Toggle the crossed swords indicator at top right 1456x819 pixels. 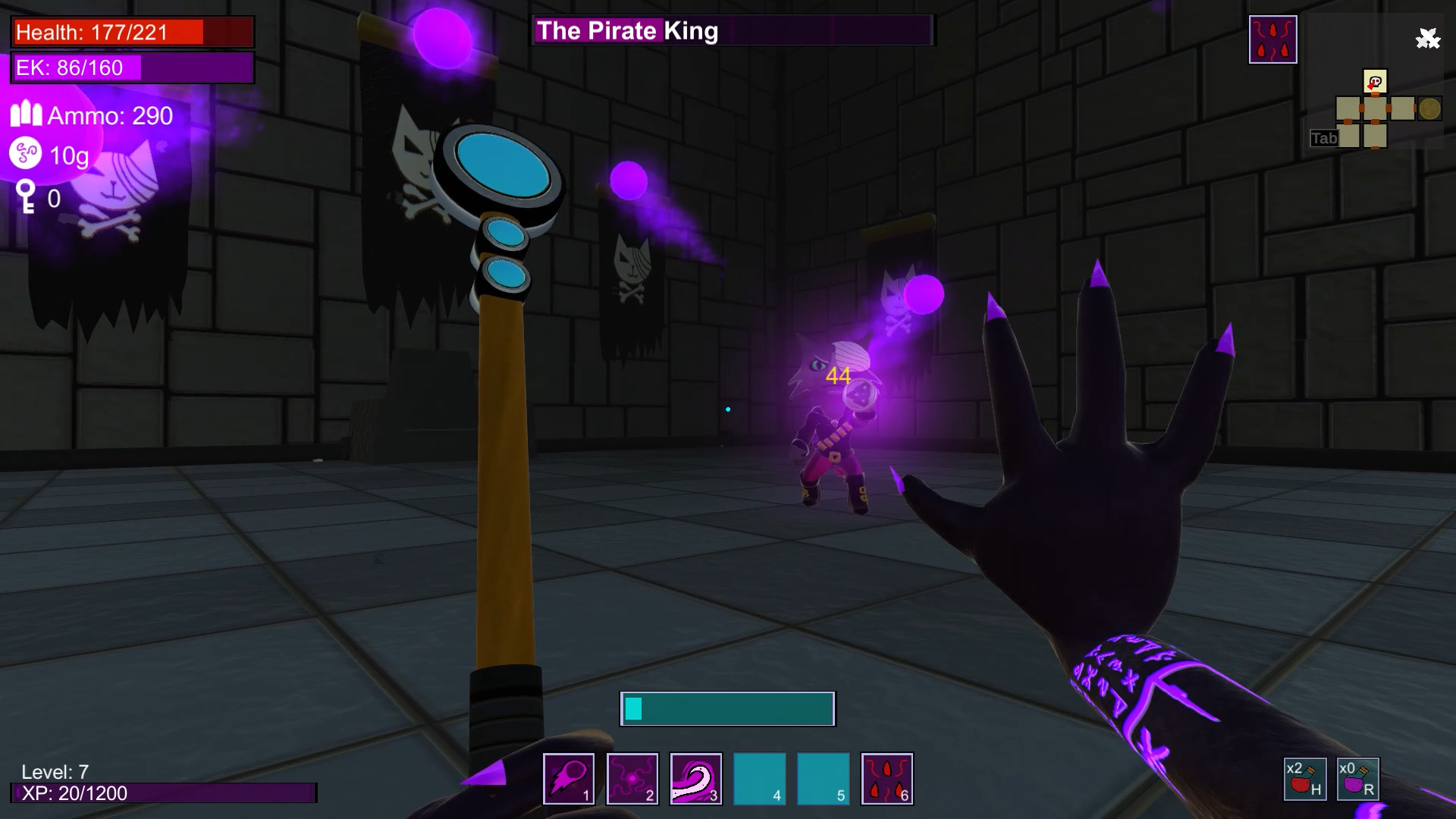(1429, 36)
